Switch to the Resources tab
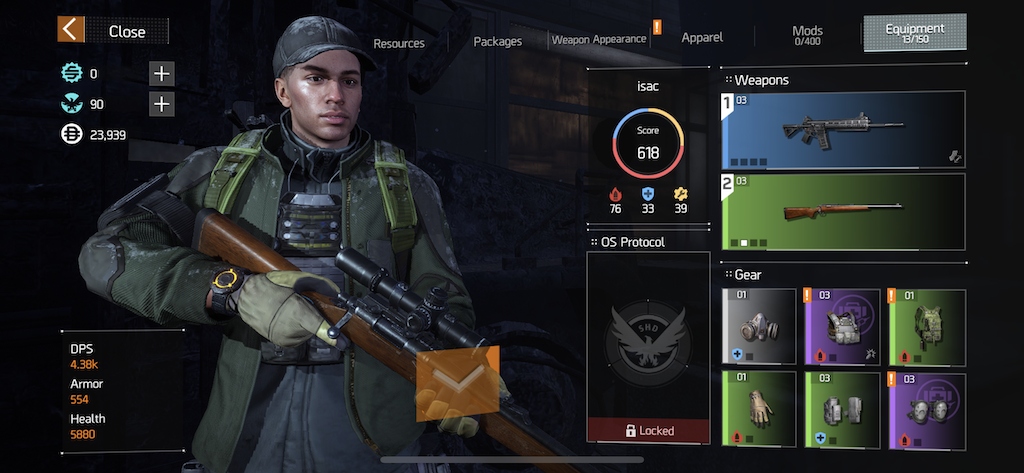The width and height of the screenshot is (1024, 473). (x=399, y=43)
